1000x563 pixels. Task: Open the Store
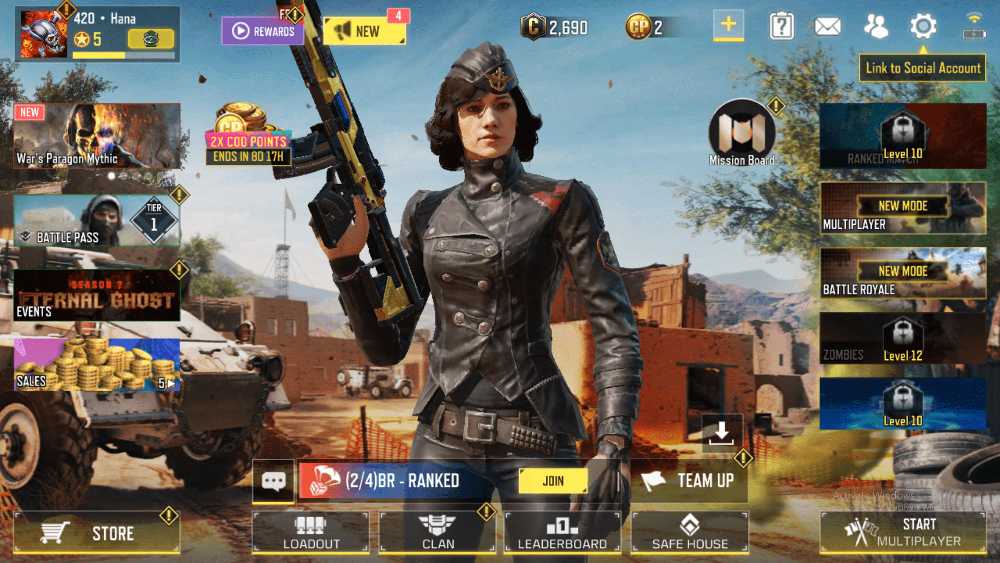[x=97, y=533]
